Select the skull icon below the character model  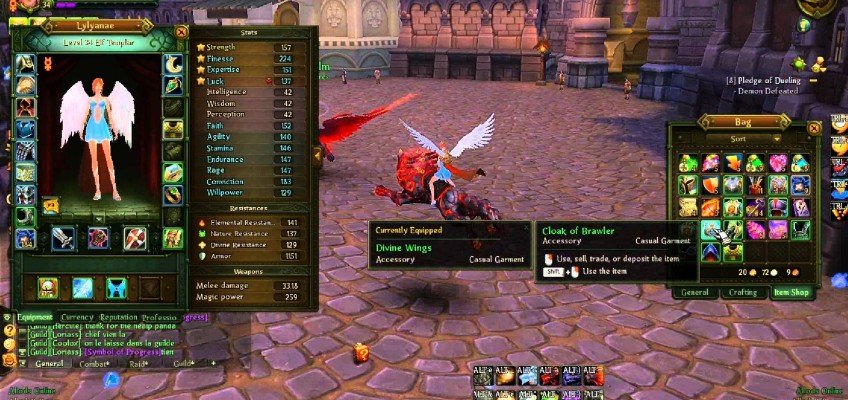[x=47, y=288]
